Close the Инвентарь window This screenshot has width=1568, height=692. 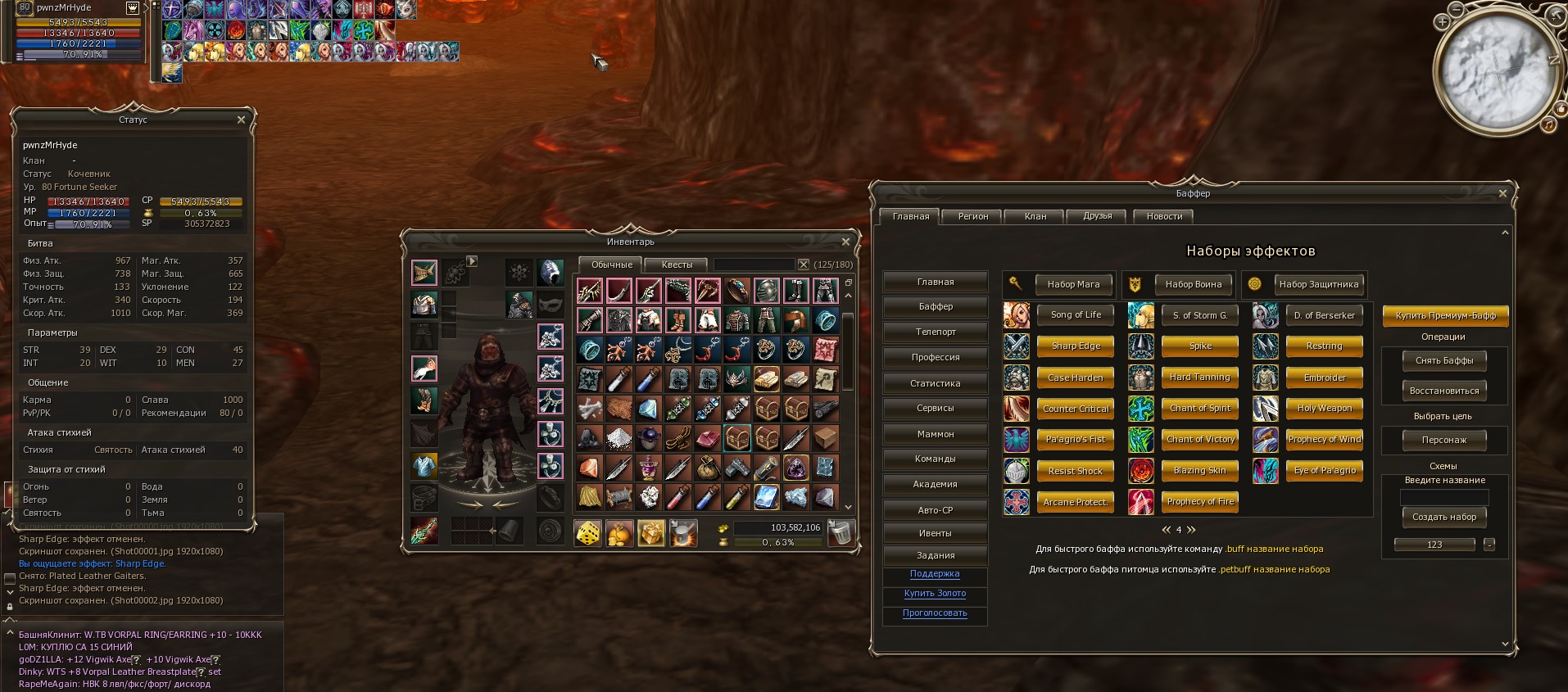tap(845, 242)
